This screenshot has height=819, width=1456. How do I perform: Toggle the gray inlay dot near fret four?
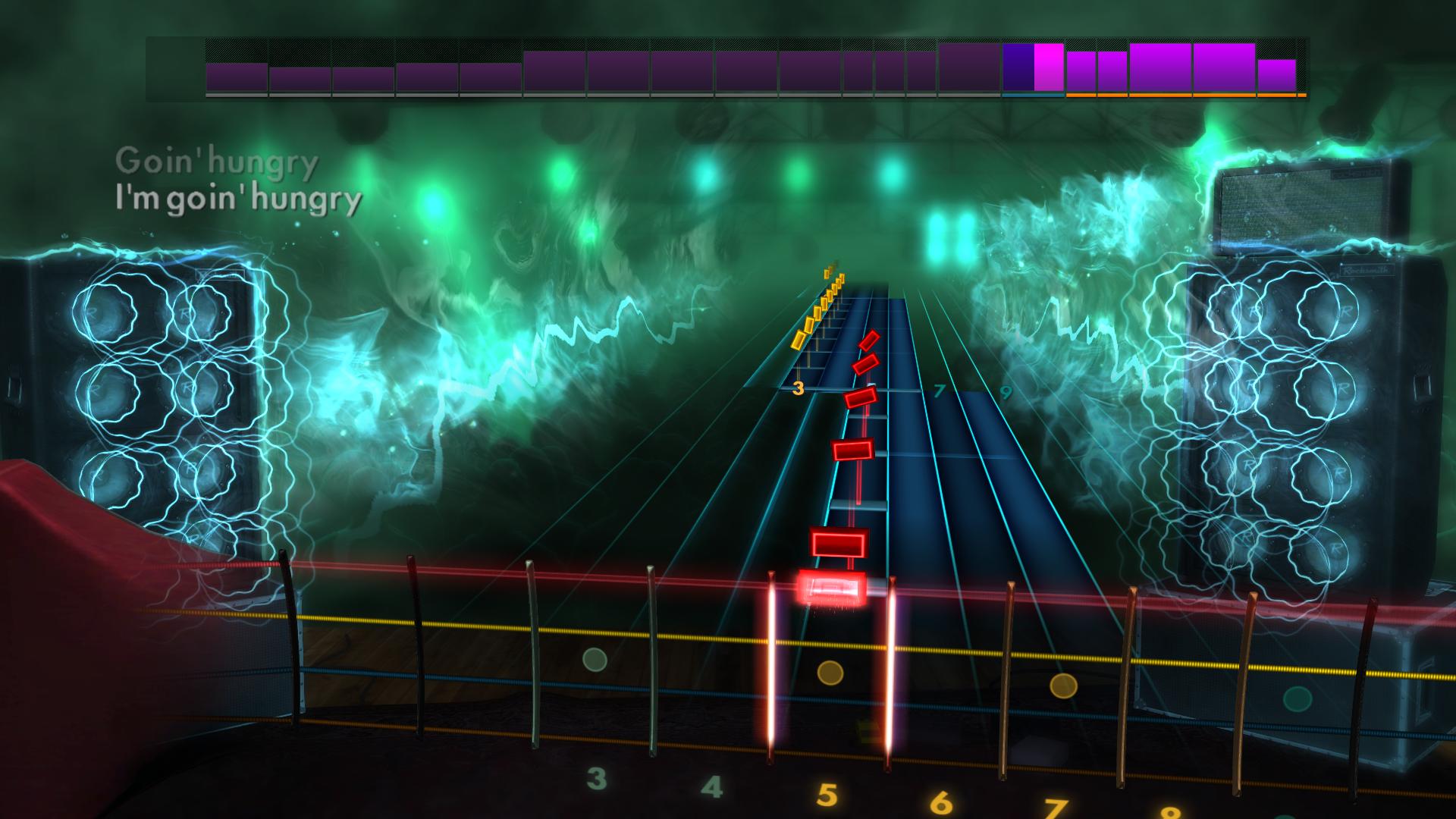pos(595,660)
